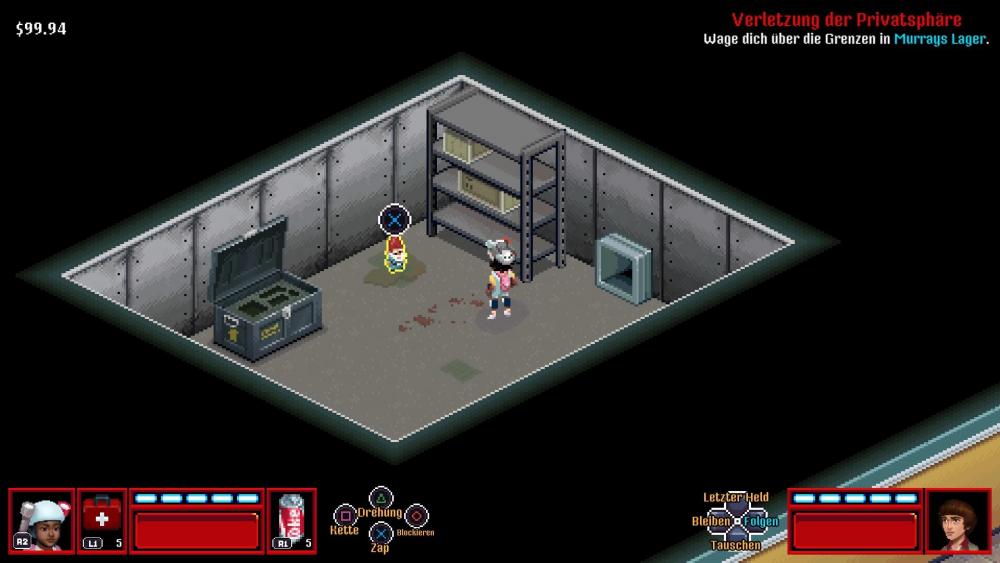Open the Verletzung der Privatsphäre quest tracker
The width and height of the screenshot is (1000, 563).
click(x=846, y=20)
